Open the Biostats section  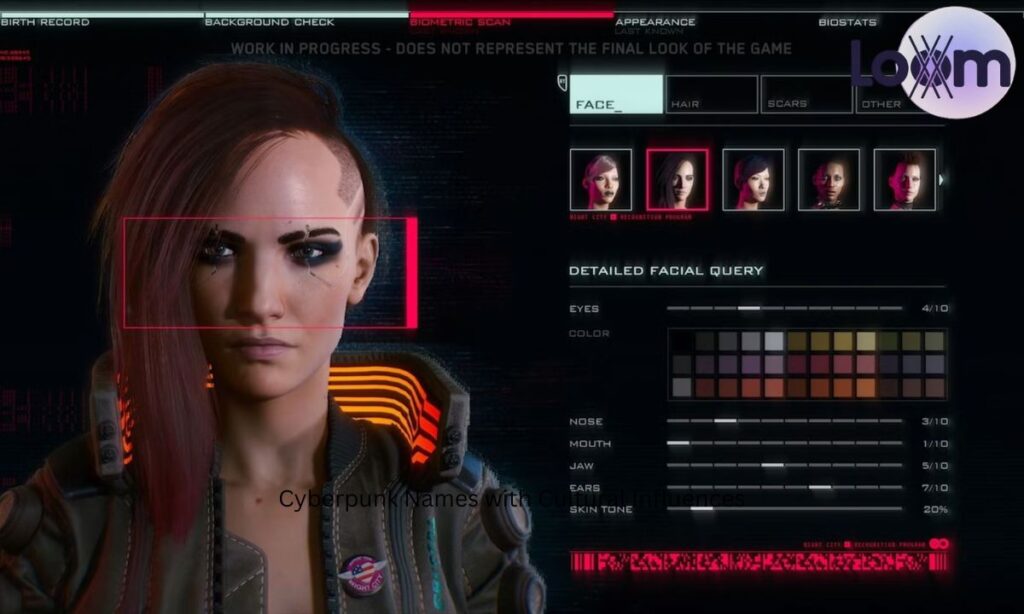click(847, 21)
